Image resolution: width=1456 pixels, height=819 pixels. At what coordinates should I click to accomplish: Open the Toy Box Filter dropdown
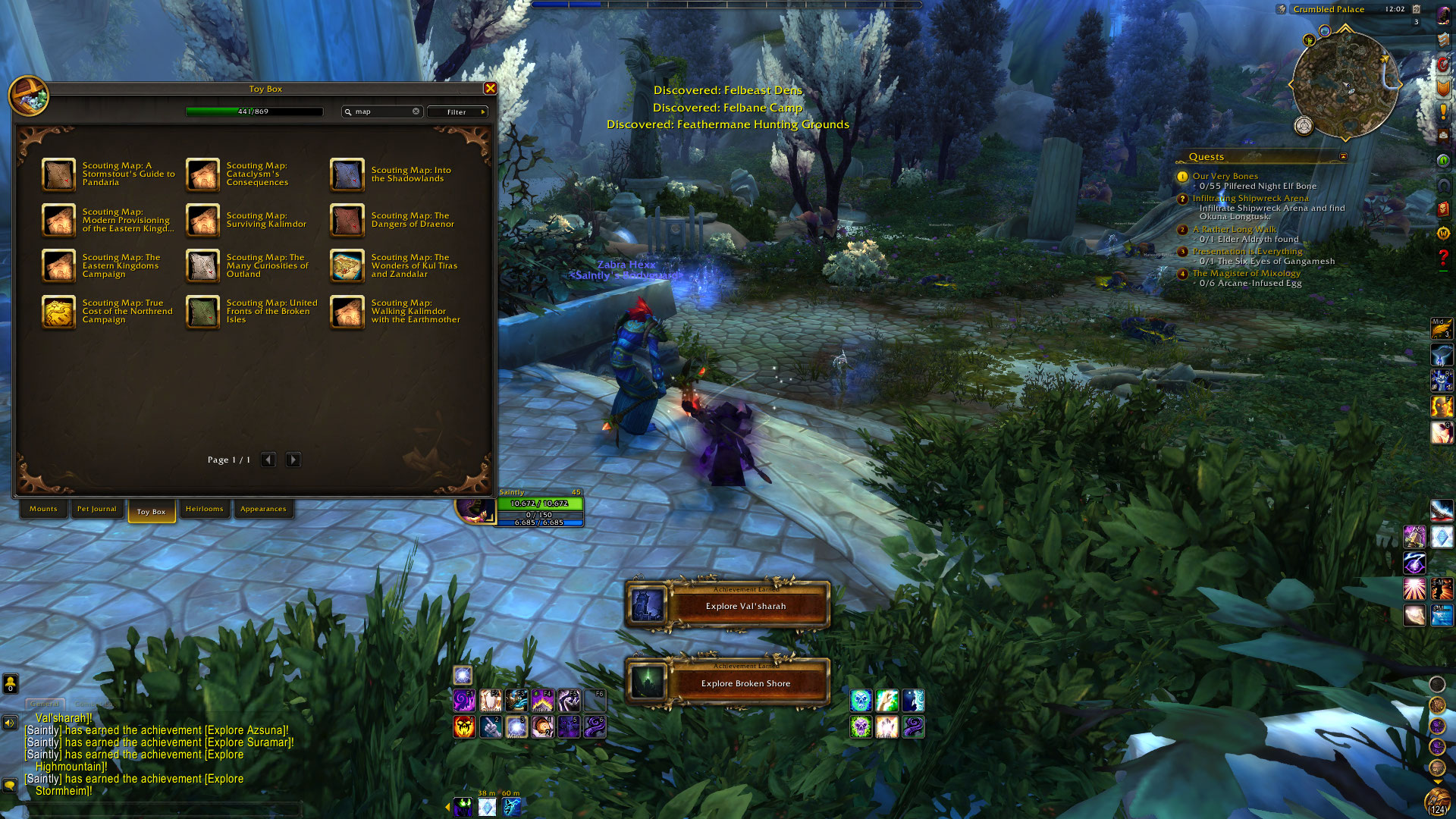457,111
